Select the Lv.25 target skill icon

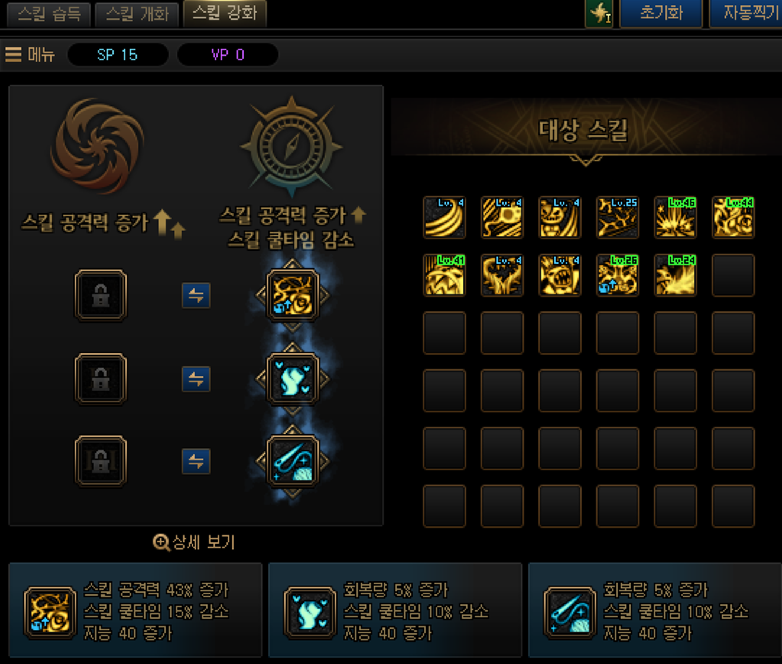617,217
